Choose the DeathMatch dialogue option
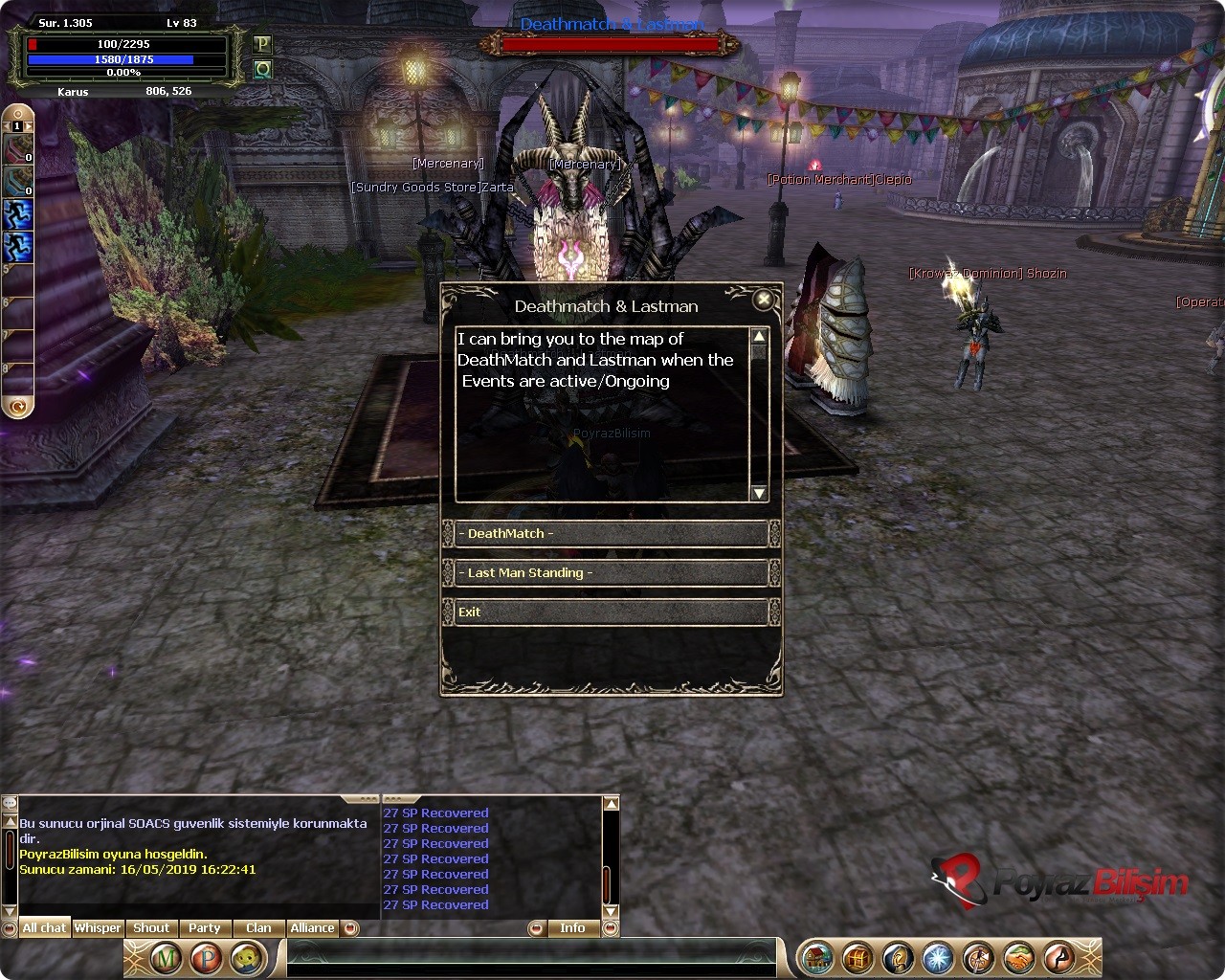 click(609, 534)
